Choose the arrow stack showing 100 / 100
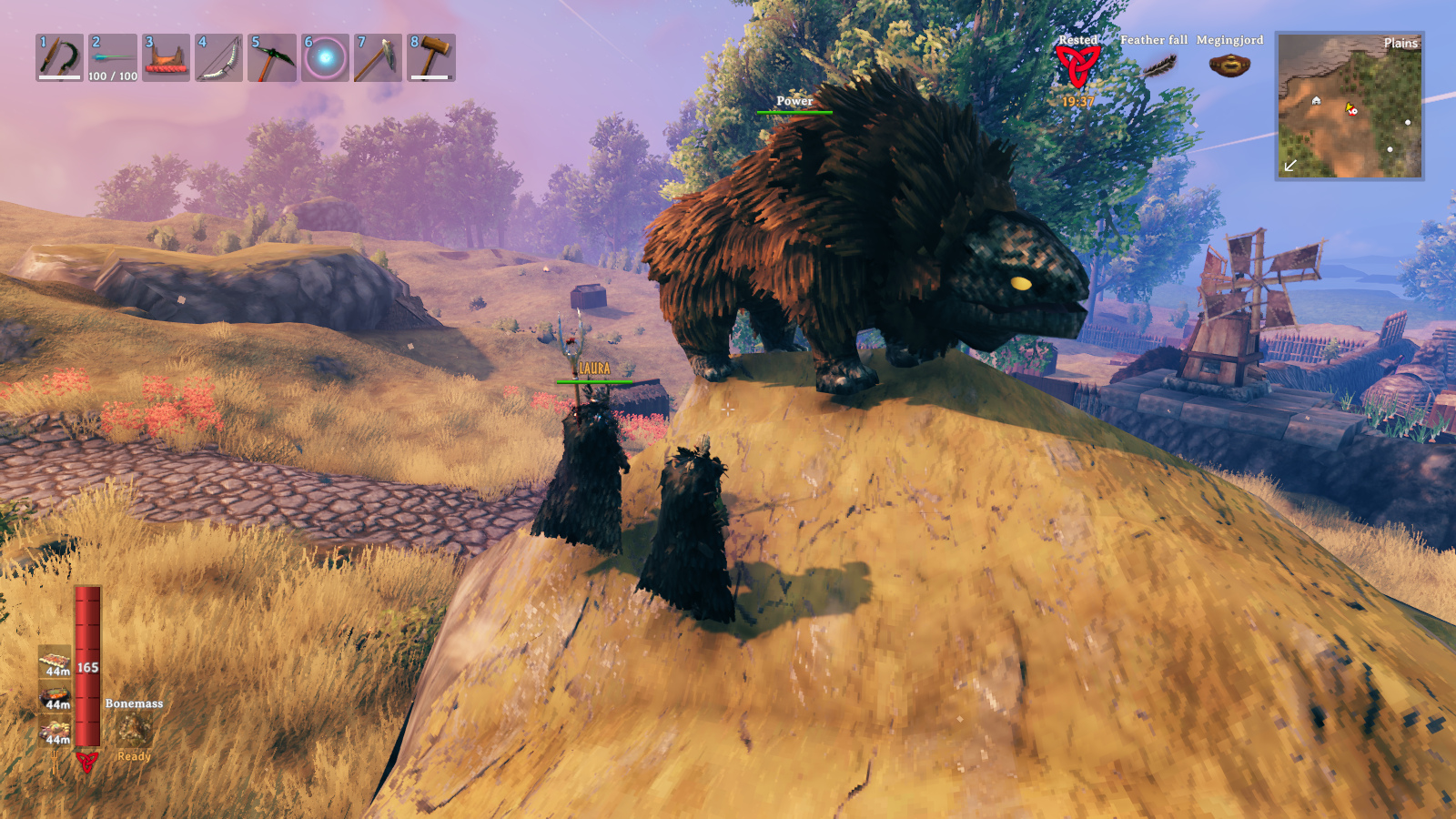1456x819 pixels. (113, 57)
